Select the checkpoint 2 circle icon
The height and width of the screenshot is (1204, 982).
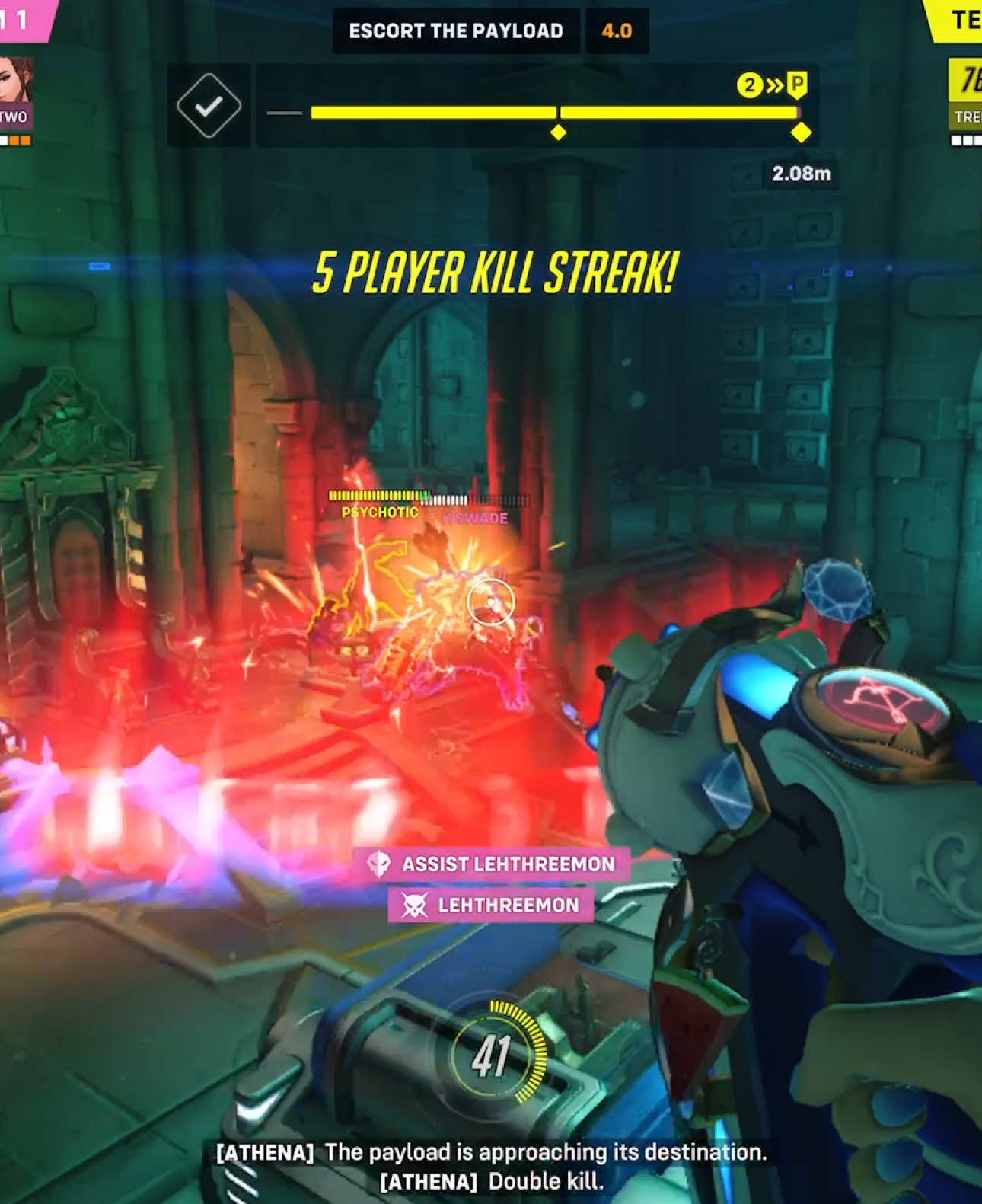[x=750, y=86]
